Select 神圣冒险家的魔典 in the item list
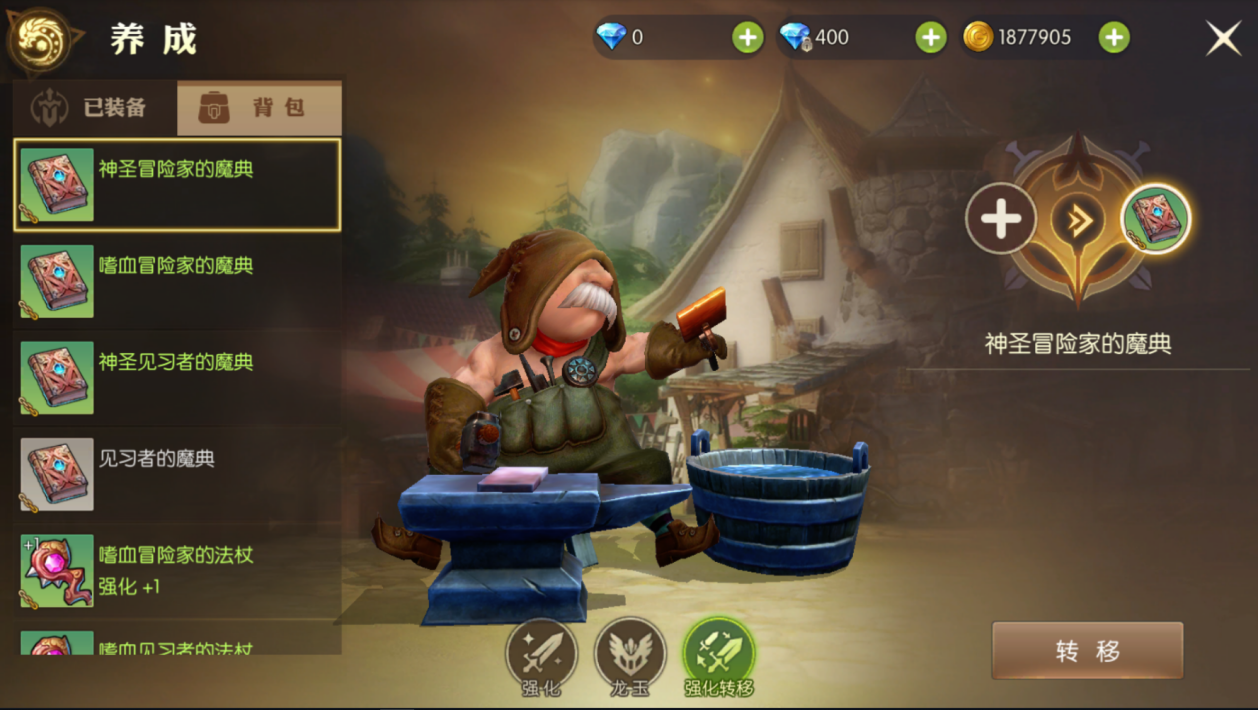The width and height of the screenshot is (1258, 710). (x=177, y=185)
